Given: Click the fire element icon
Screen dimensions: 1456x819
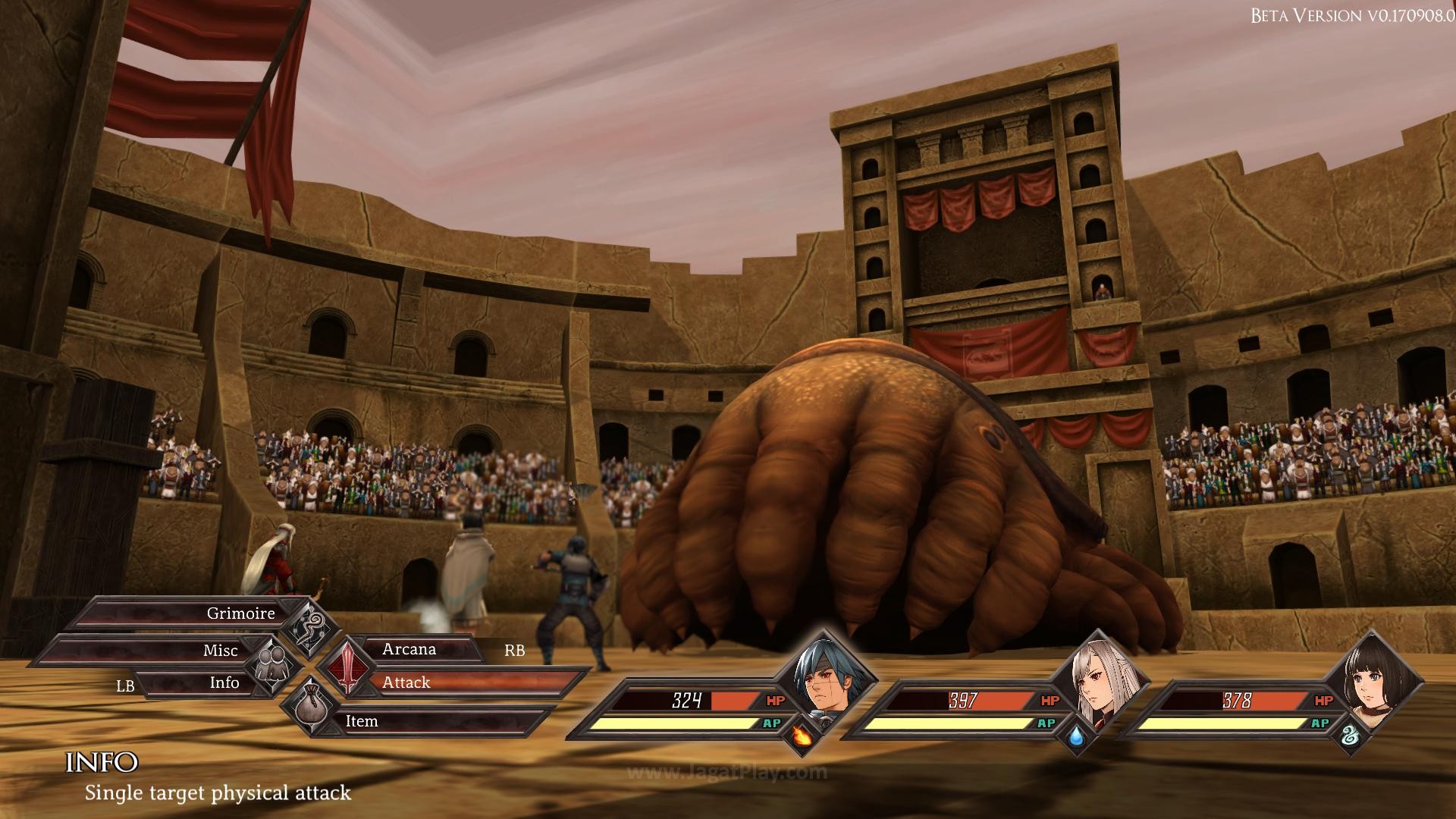Looking at the screenshot, I should pyautogui.click(x=801, y=734).
